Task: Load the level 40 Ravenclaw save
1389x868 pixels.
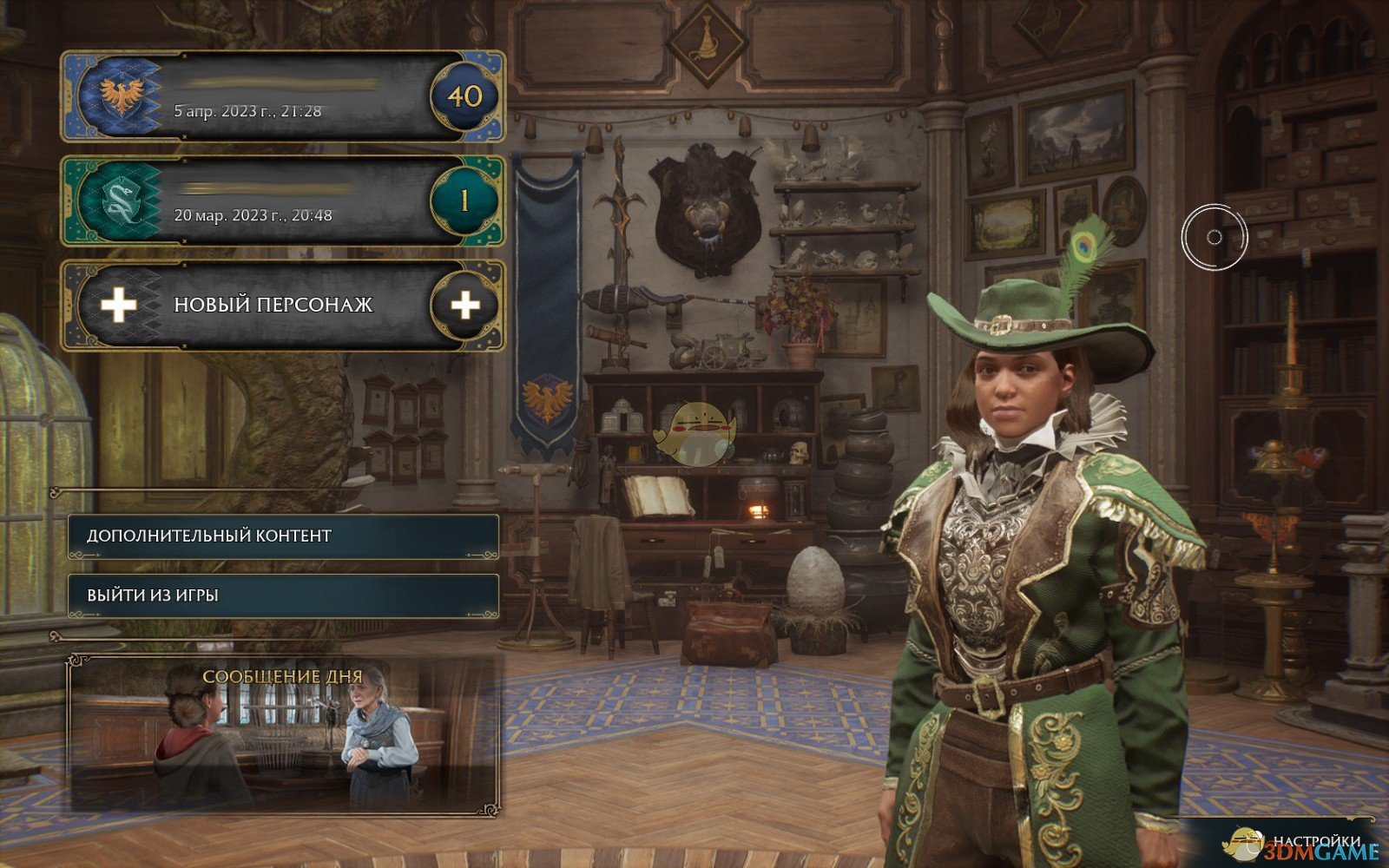Action: 282,96
